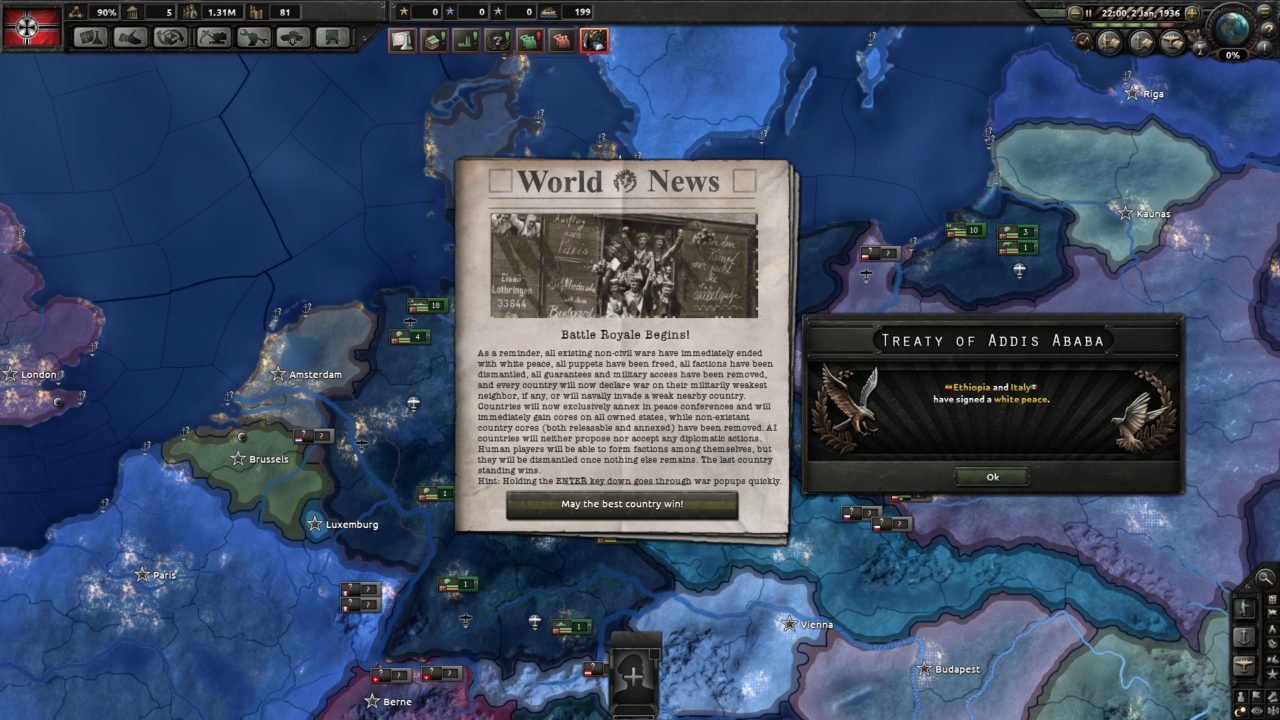Toggle map visibility with the eye icon

point(1256,710)
